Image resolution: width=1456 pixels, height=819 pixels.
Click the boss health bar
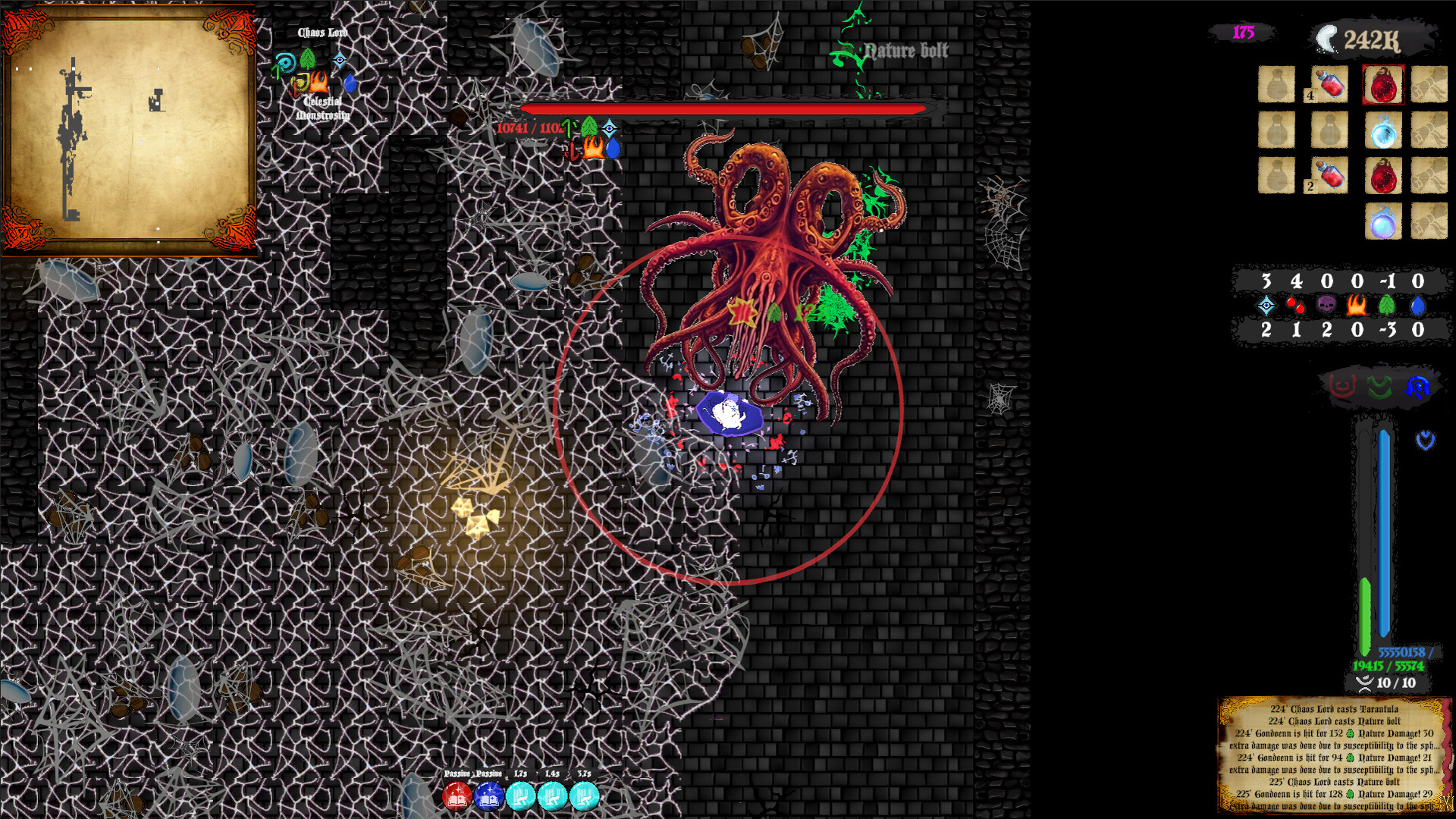720,108
